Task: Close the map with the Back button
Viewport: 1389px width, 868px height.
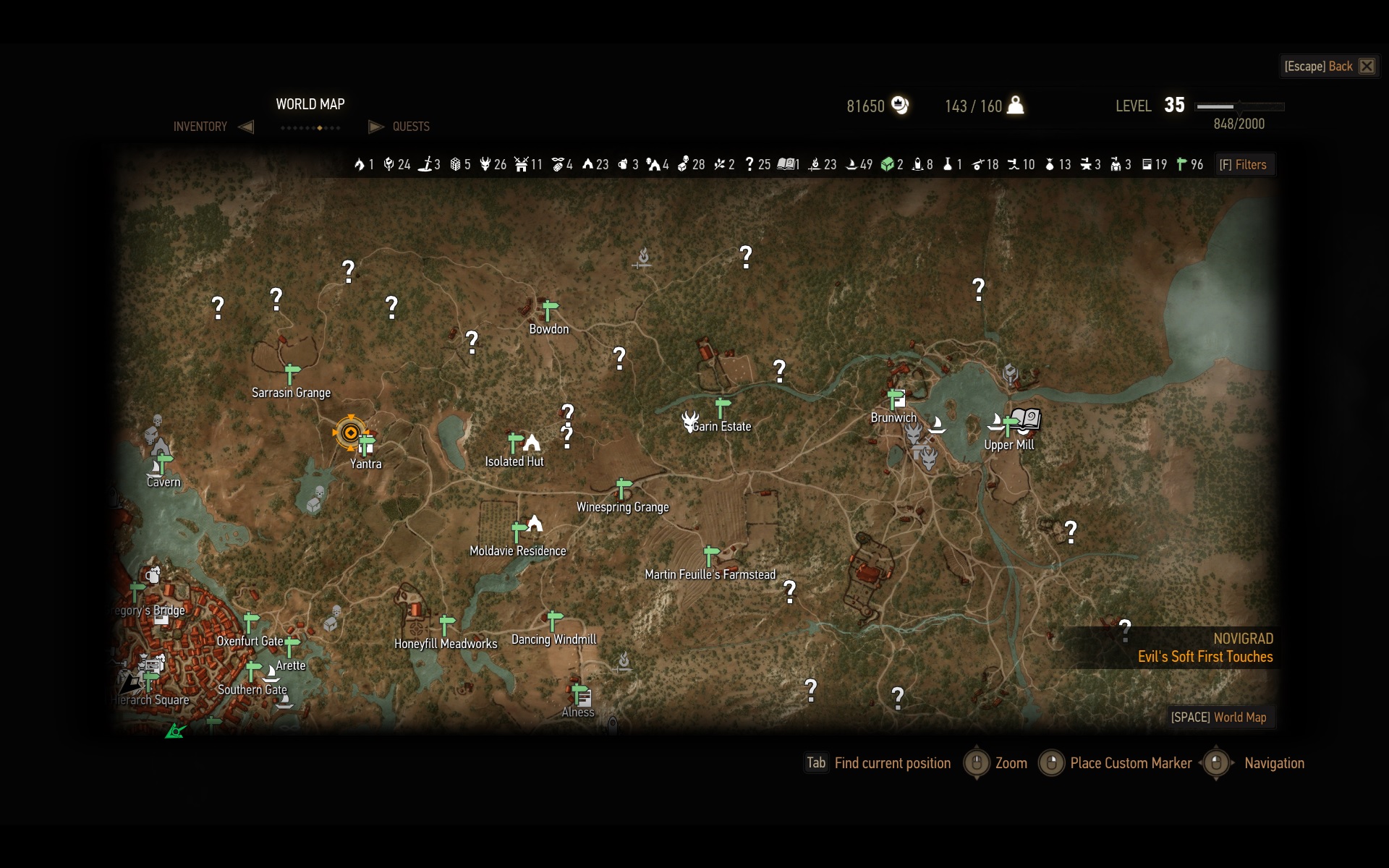Action: pyautogui.click(x=1330, y=67)
